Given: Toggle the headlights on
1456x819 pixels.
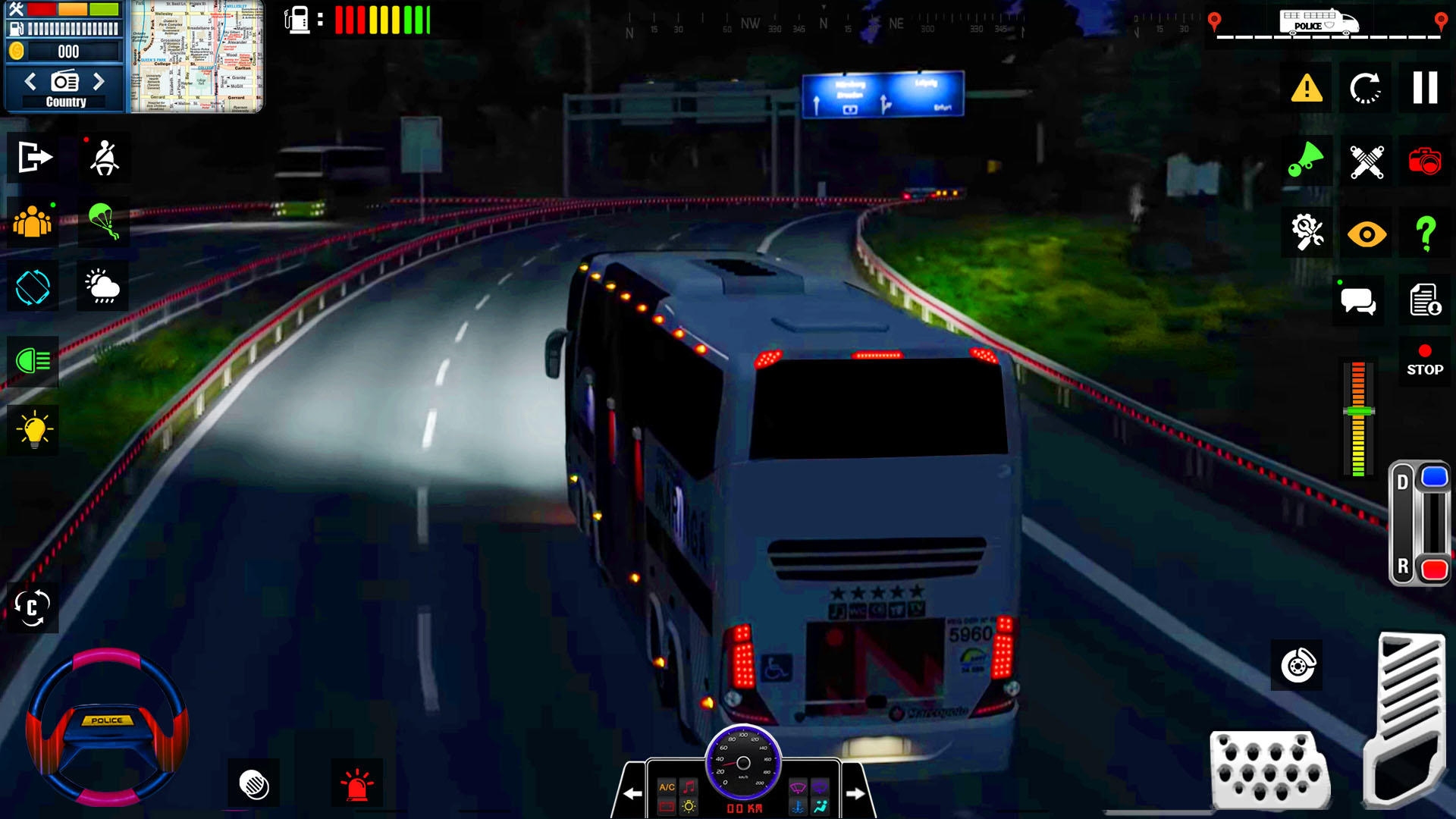Looking at the screenshot, I should point(31,362).
